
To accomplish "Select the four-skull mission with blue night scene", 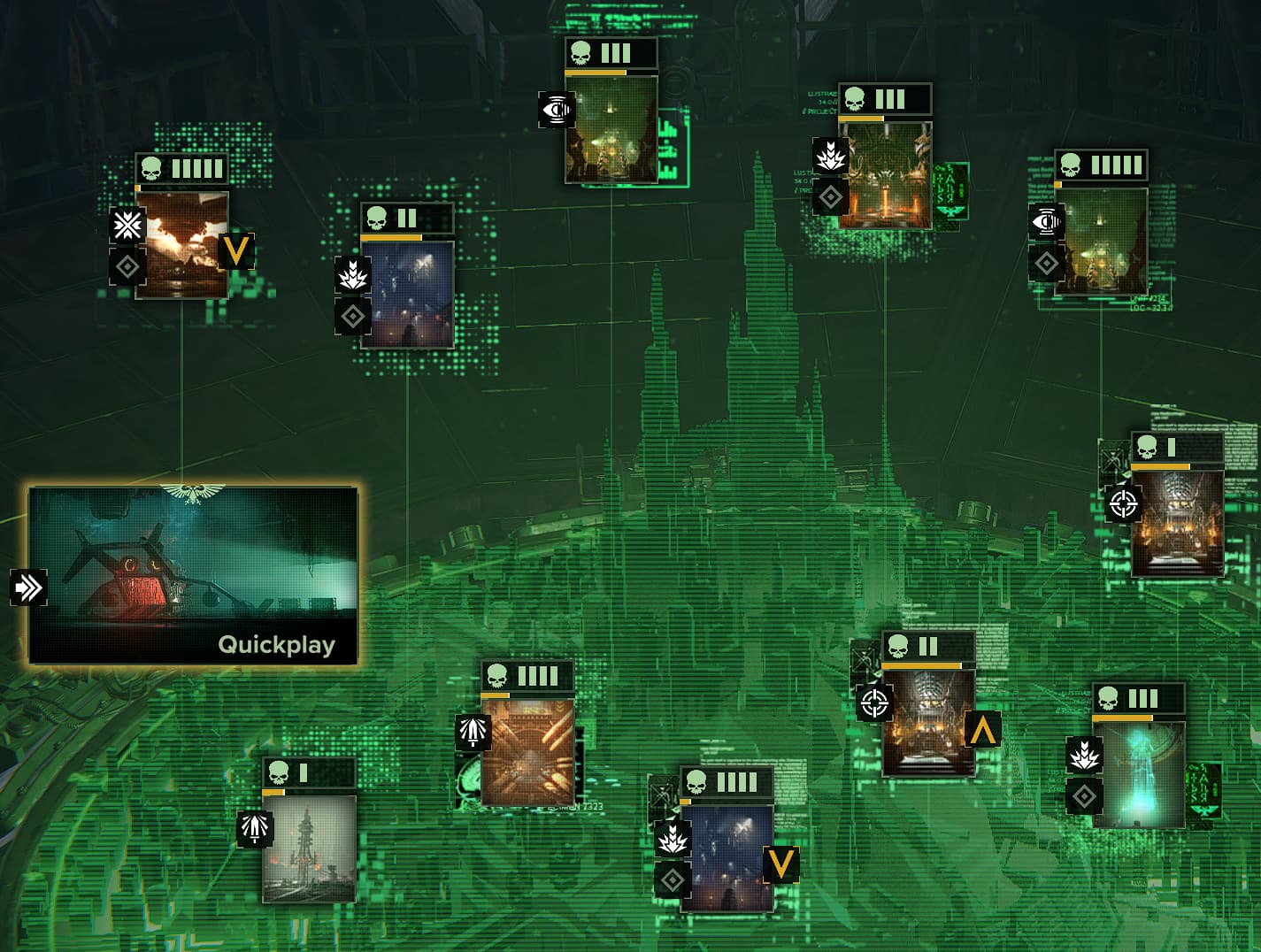I will pos(727,857).
